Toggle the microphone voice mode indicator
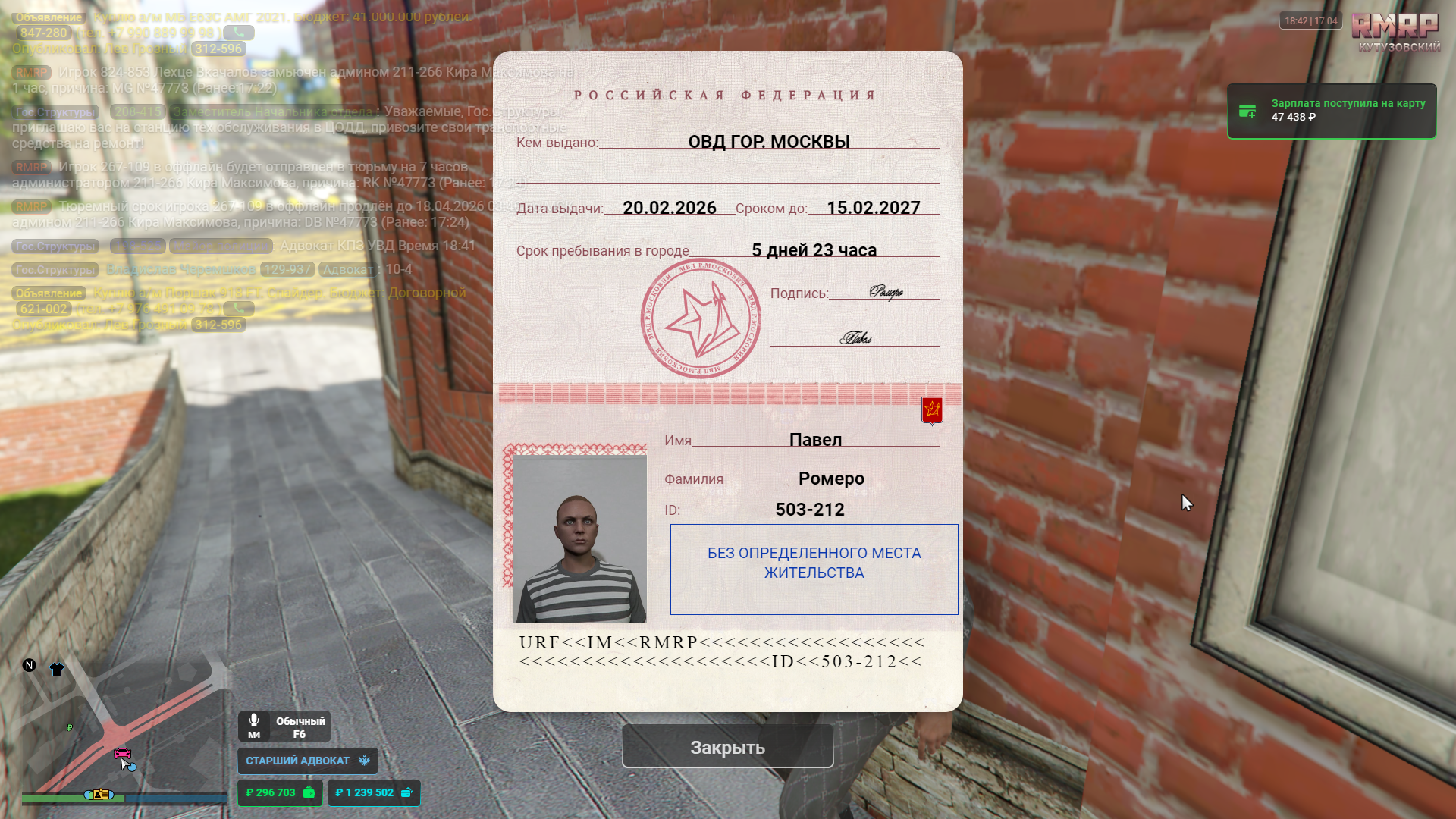Screen dimensions: 1456x819 tap(284, 726)
